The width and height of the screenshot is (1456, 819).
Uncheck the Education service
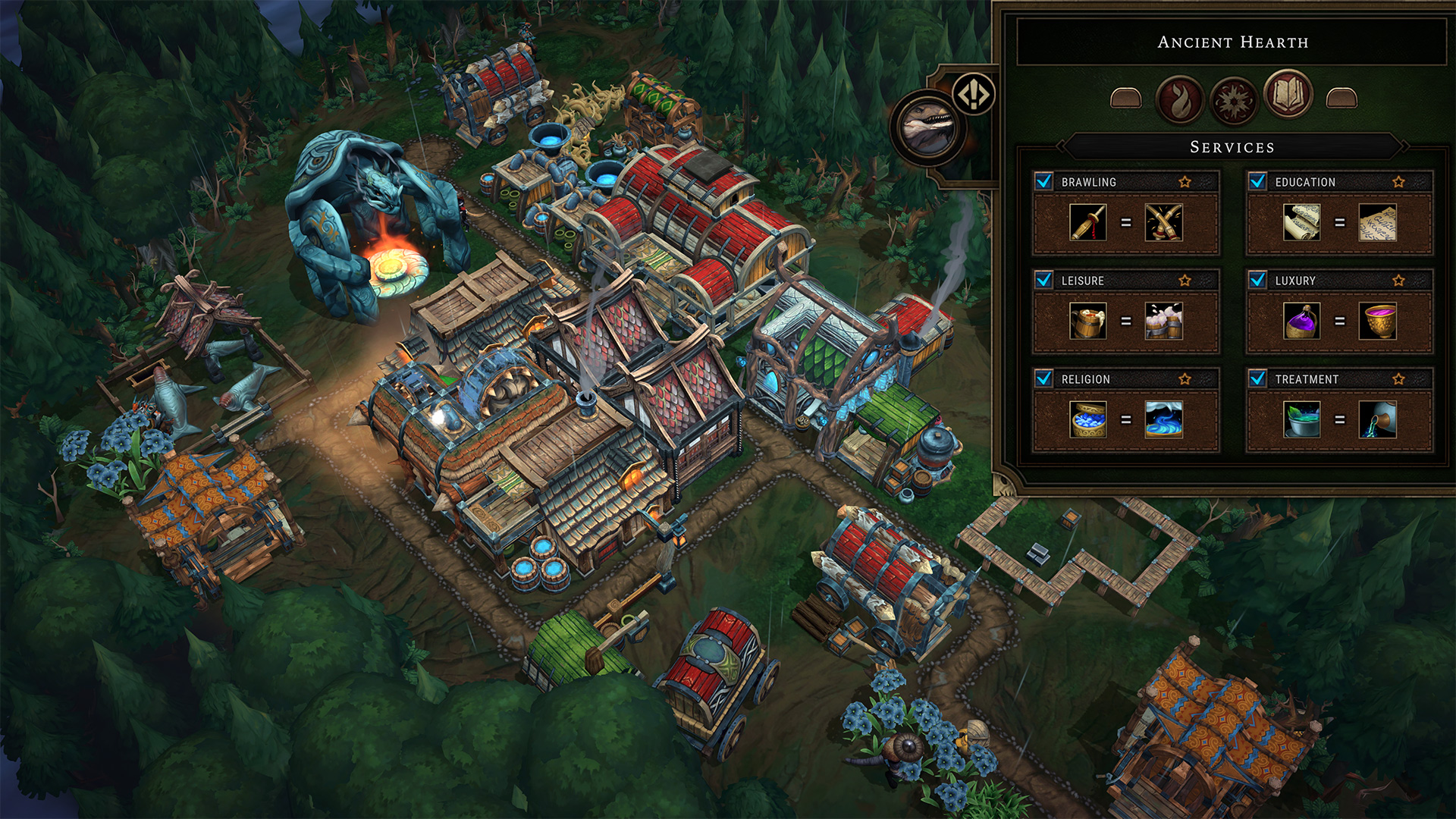(x=1258, y=181)
